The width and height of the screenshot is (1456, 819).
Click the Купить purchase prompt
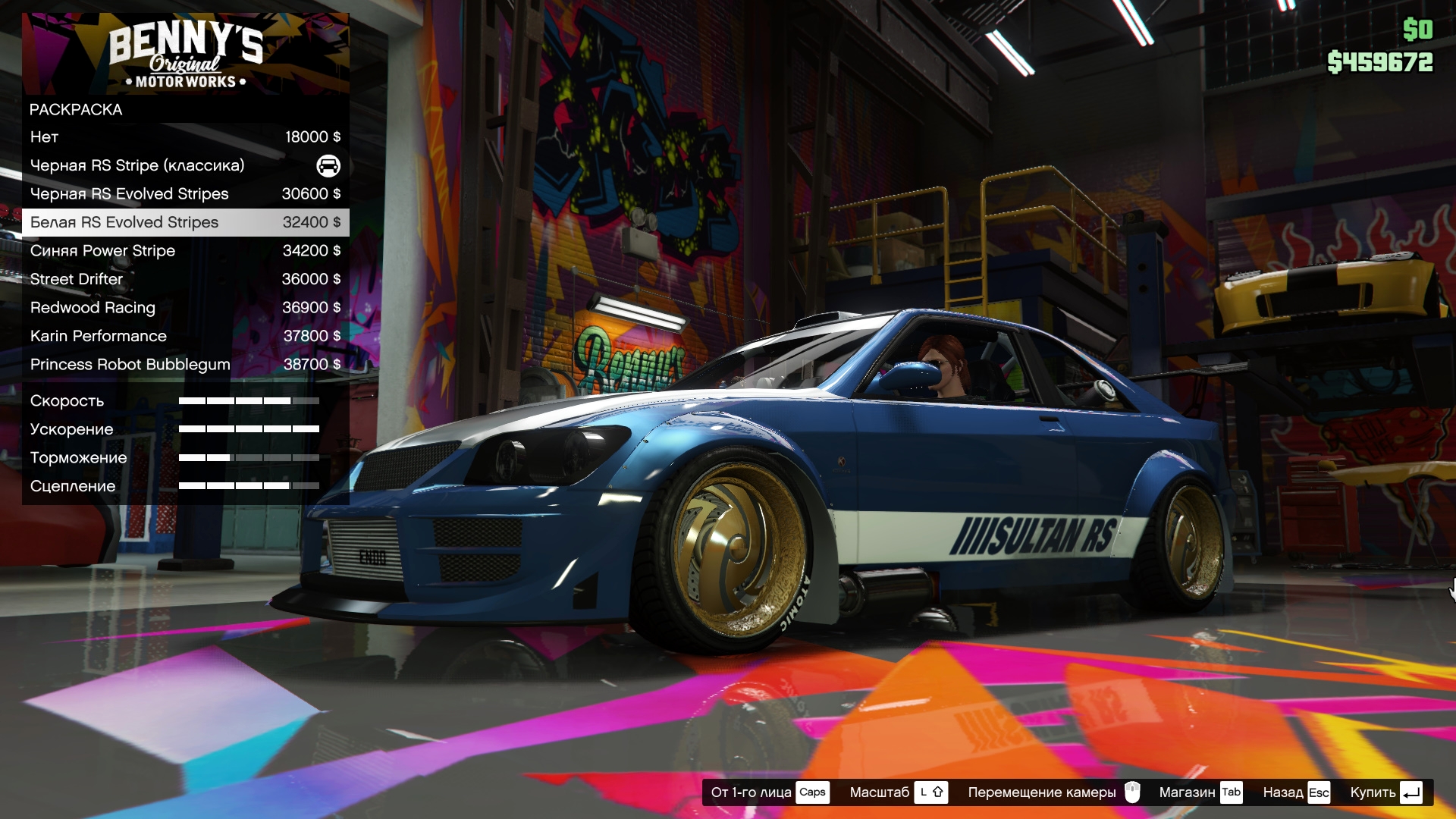pyautogui.click(x=1385, y=792)
